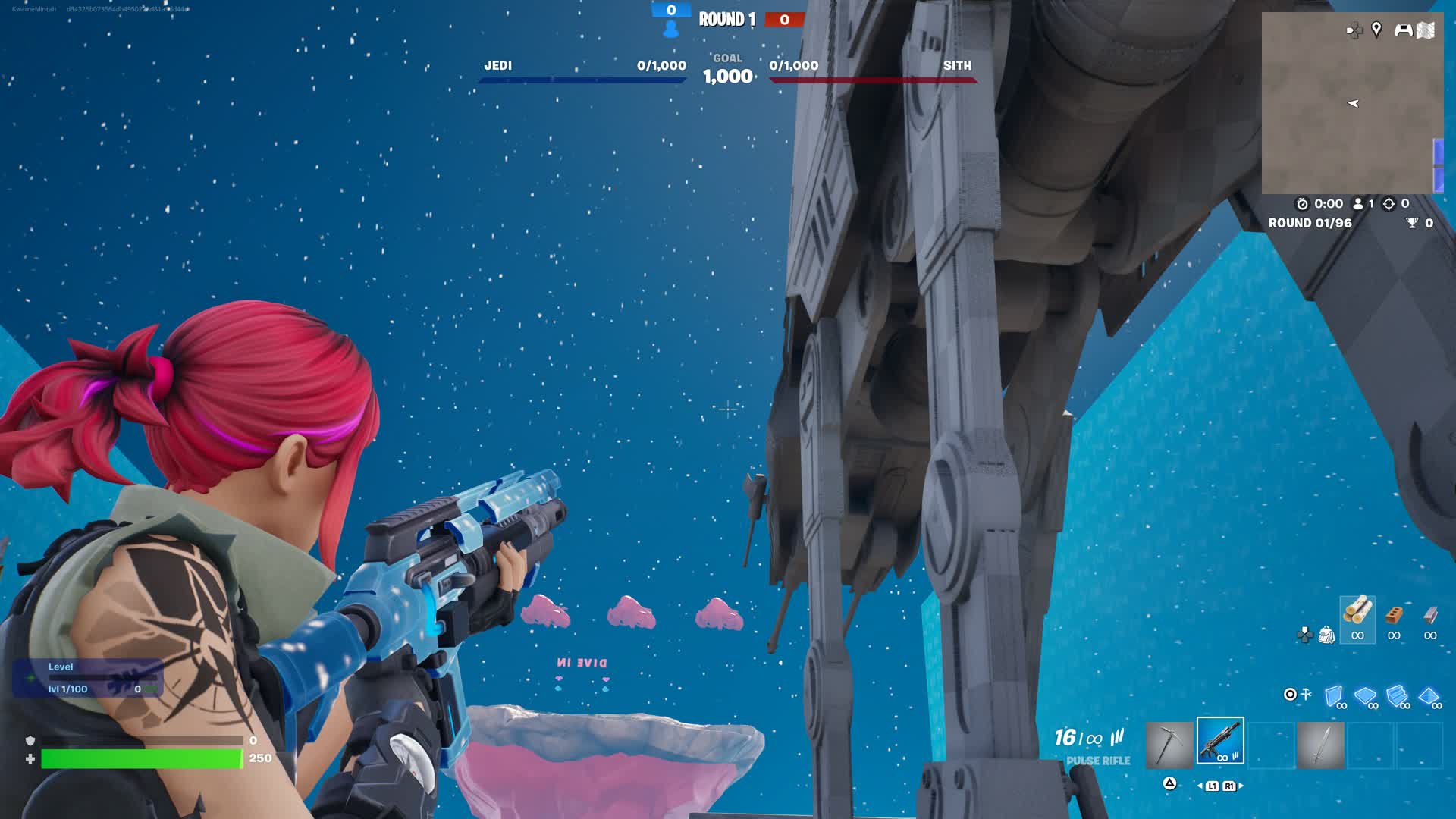Switch to metal building material
The image size is (1456, 819).
click(x=1430, y=615)
